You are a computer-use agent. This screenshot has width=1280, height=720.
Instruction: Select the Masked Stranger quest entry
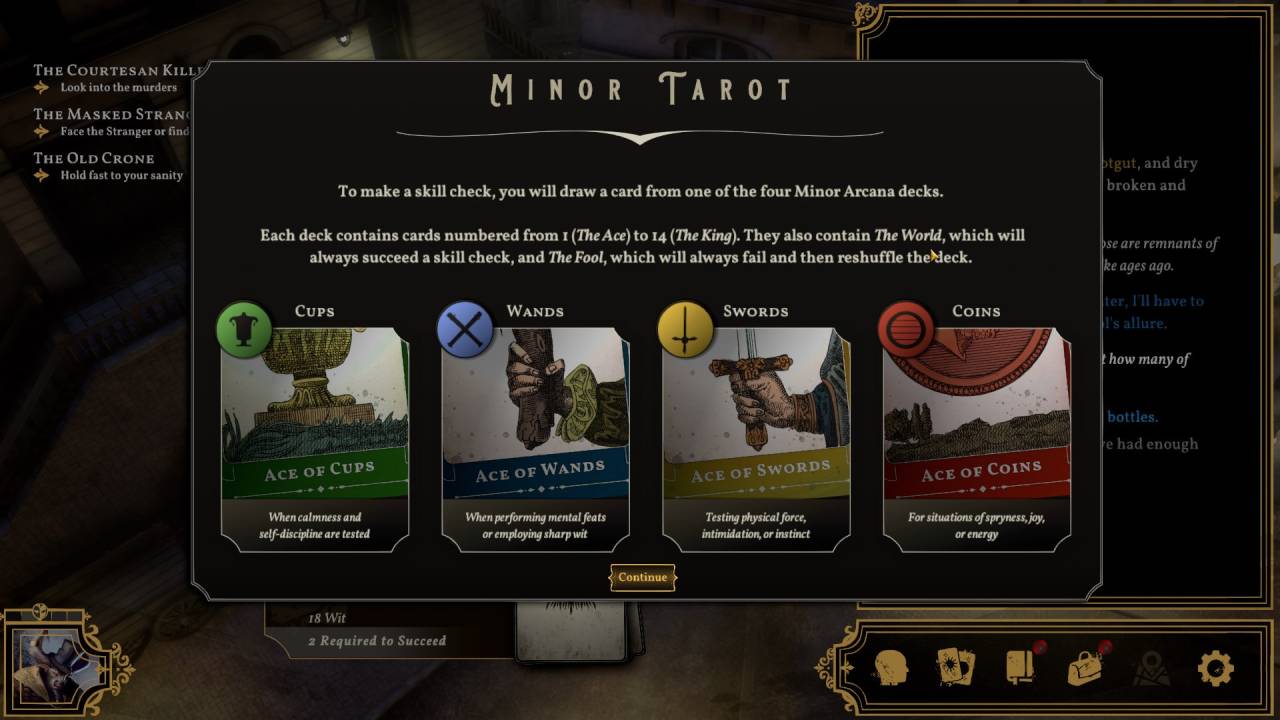(x=110, y=115)
